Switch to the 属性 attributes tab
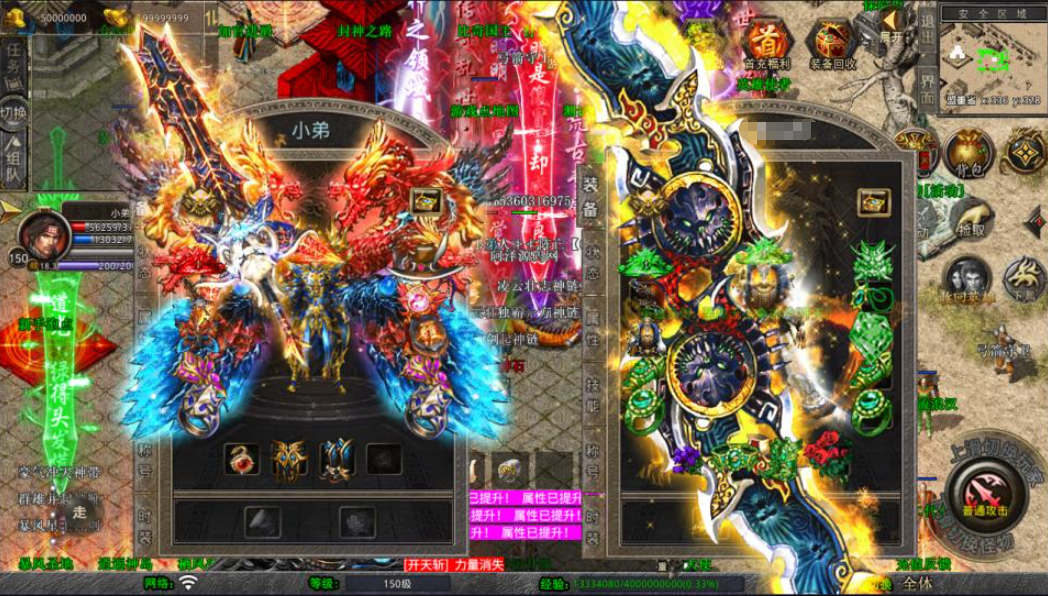This screenshot has width=1048, height=596. click(591, 327)
